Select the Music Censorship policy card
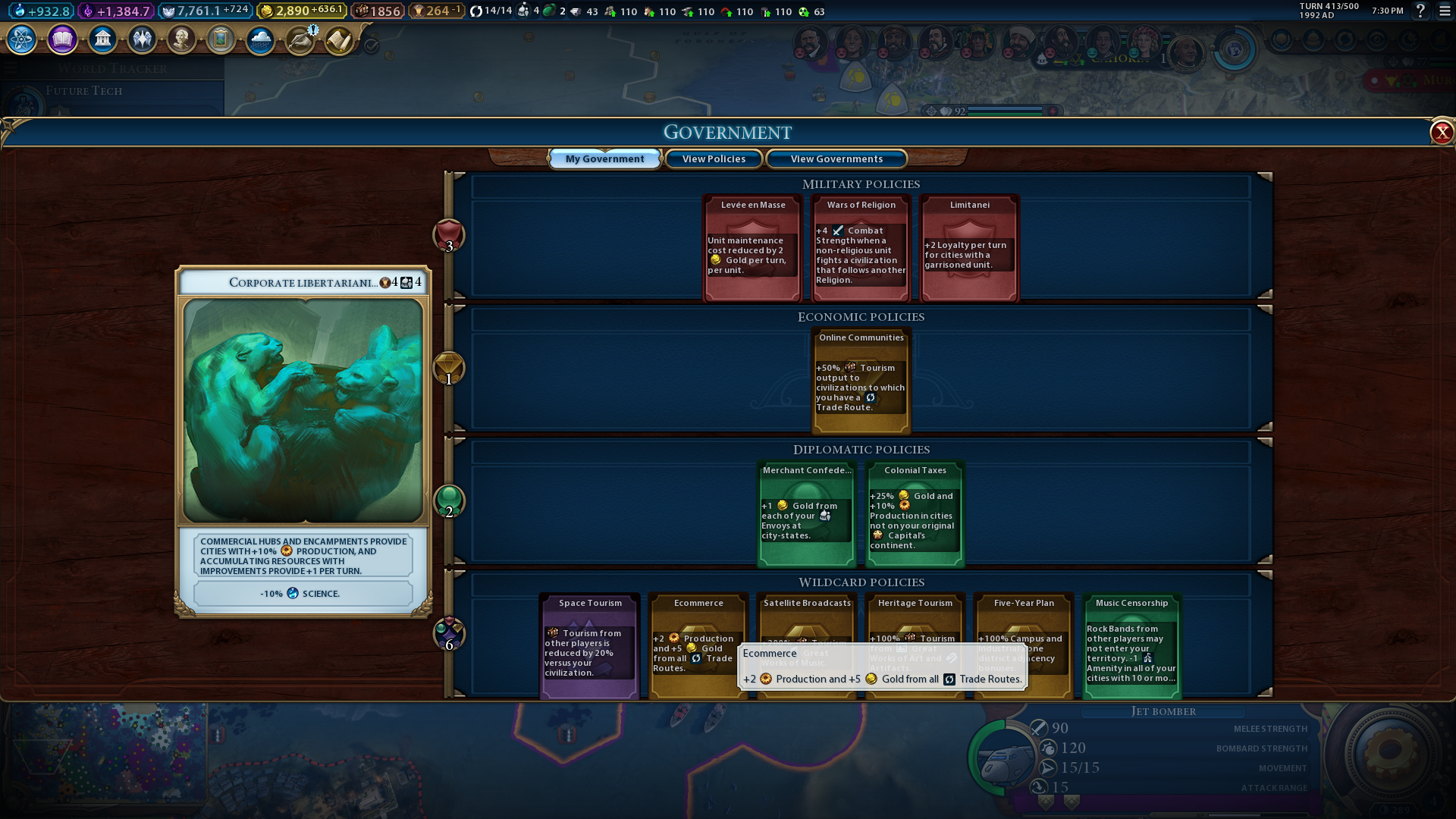Image resolution: width=1456 pixels, height=819 pixels. 1131,646
